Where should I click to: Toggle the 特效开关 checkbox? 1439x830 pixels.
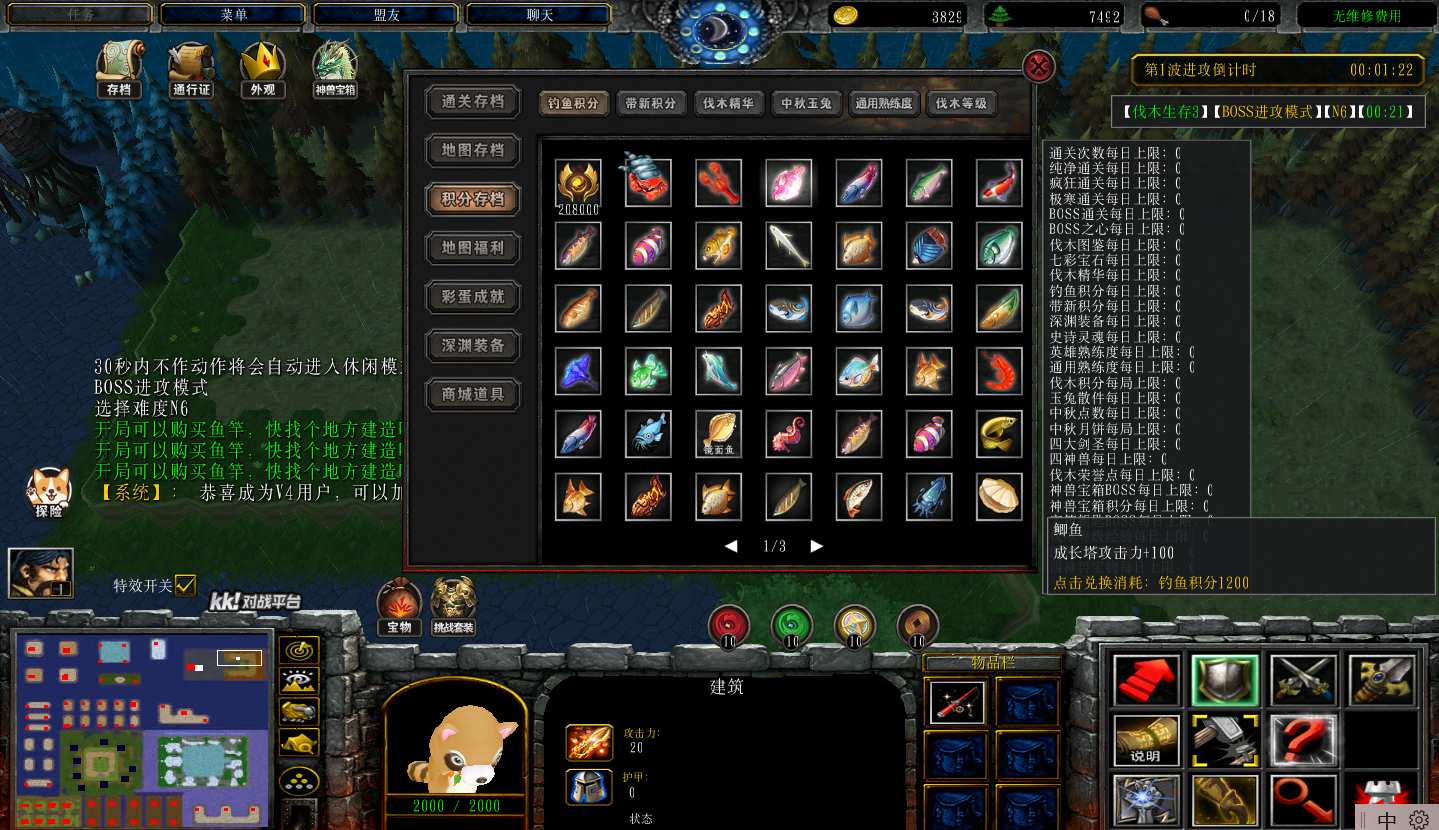point(185,585)
